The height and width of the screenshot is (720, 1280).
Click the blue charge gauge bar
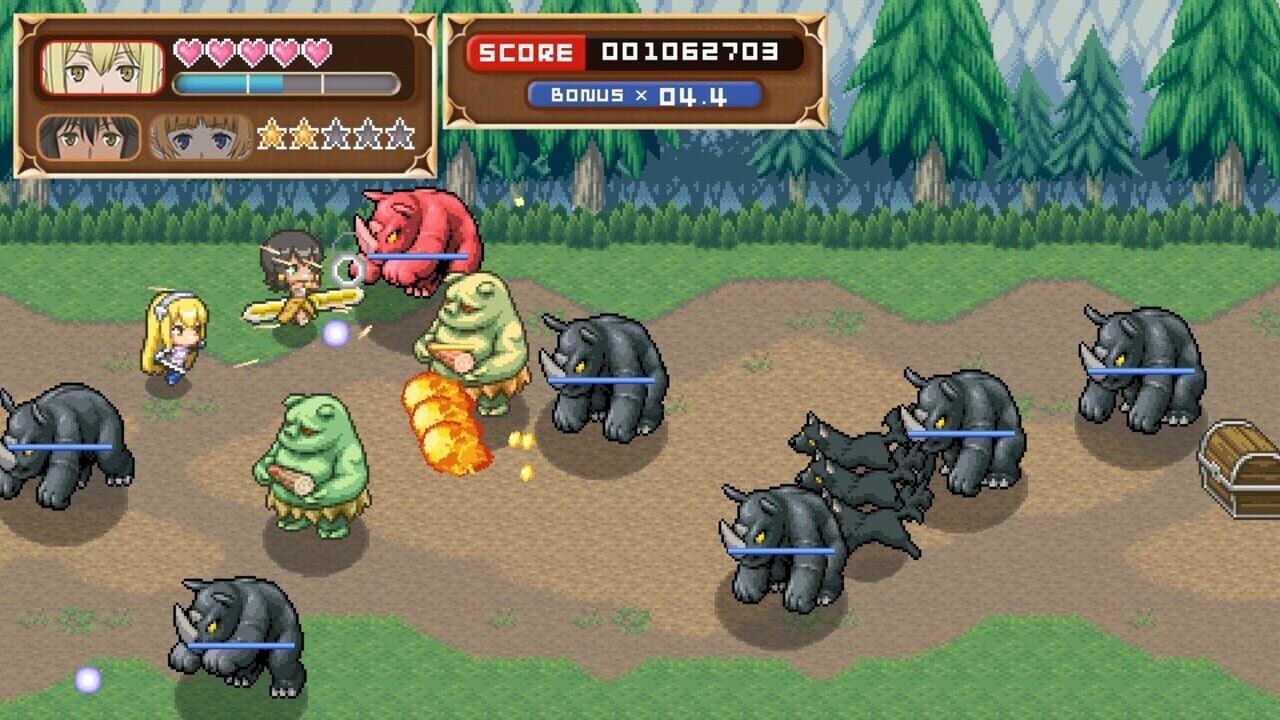pyautogui.click(x=230, y=83)
